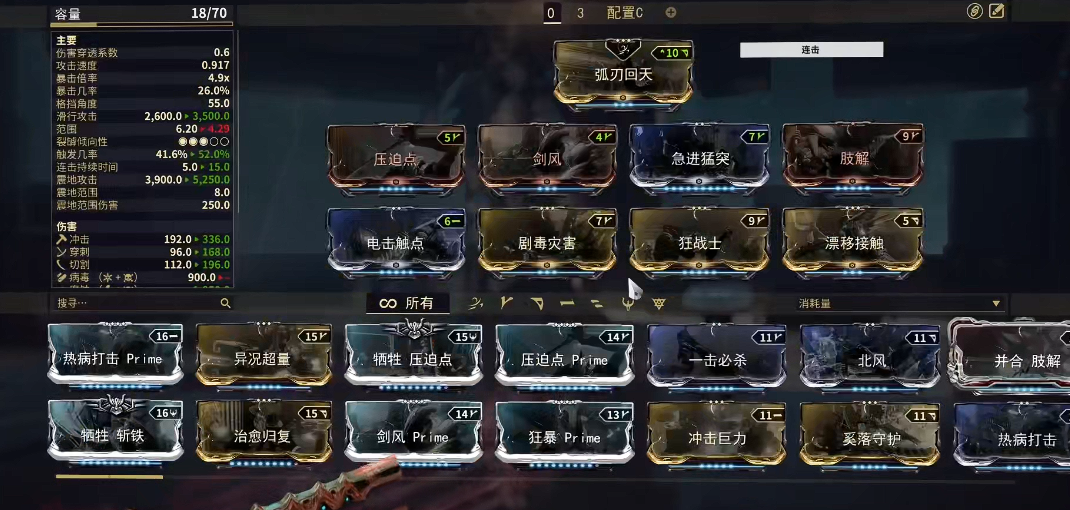Switch to the 配置C loadout tab
Screen dimensions: 1070x510
click(625, 13)
